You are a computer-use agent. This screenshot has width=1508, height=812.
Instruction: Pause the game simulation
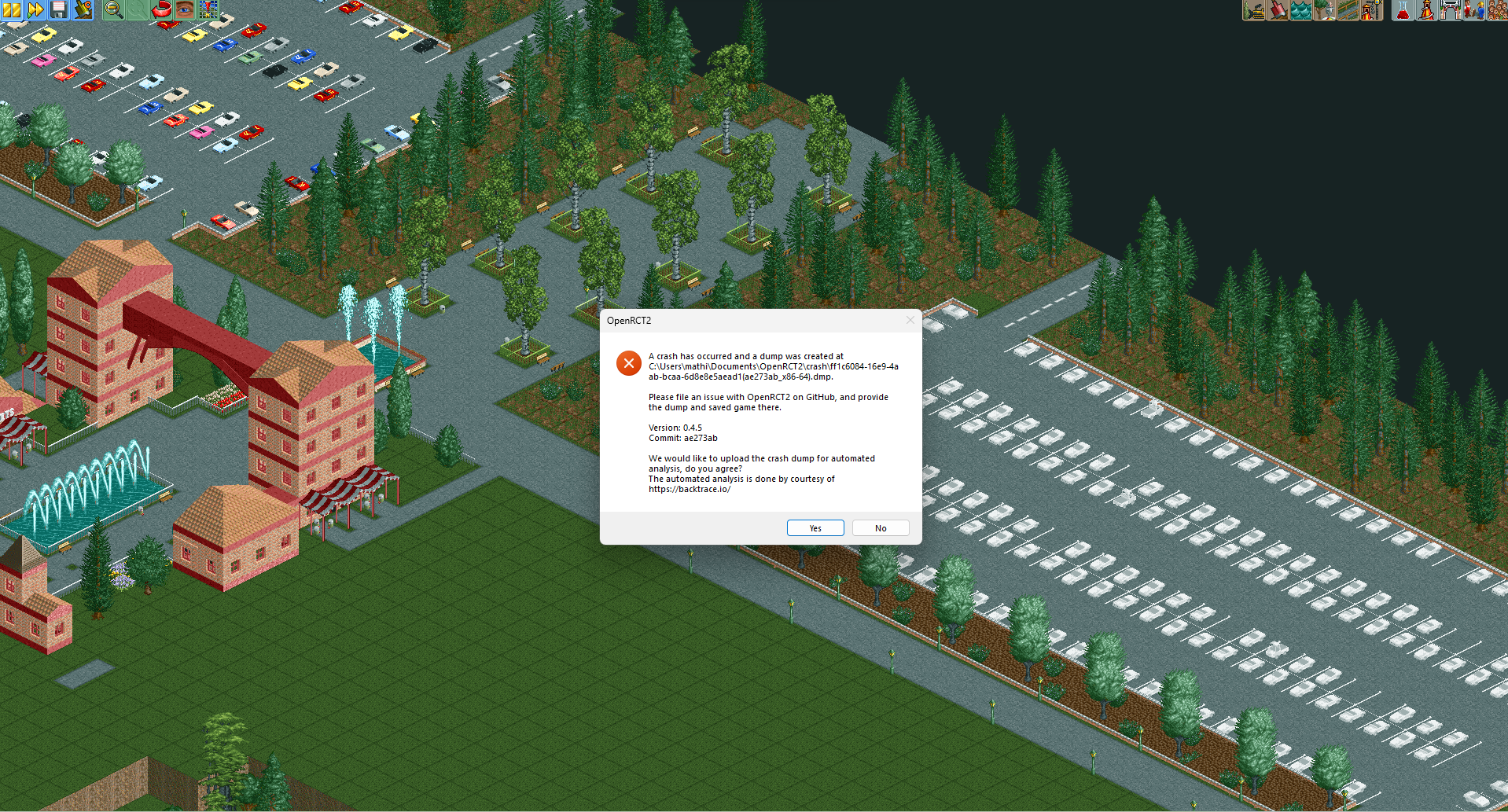tap(11, 11)
